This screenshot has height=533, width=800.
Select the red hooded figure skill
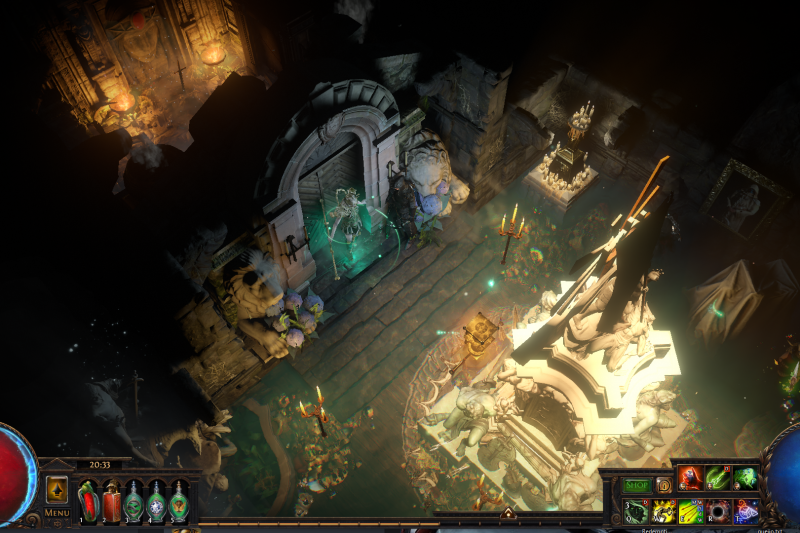pyautogui.click(x=690, y=478)
